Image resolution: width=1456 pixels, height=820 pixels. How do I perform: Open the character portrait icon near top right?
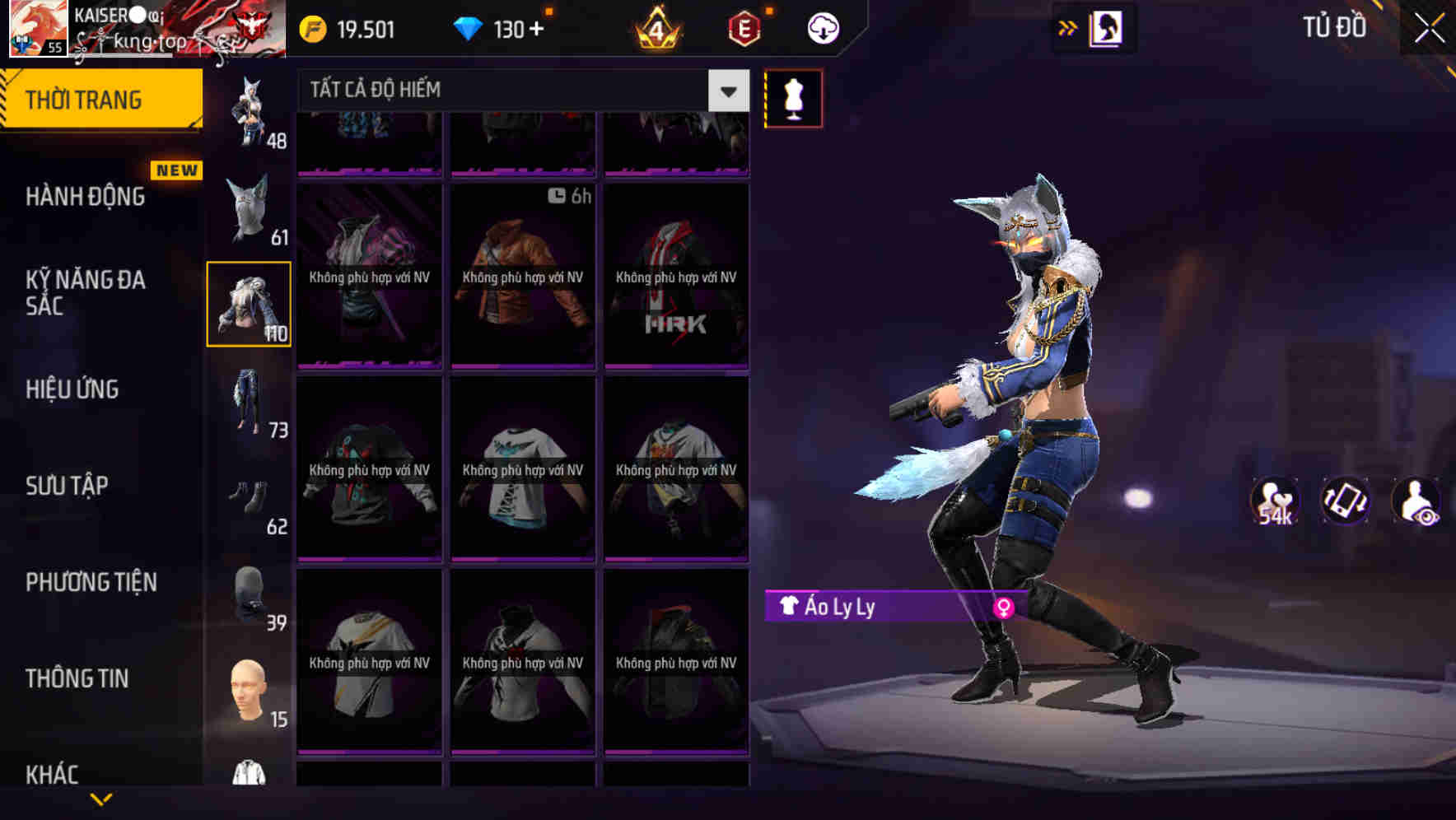(x=1104, y=27)
